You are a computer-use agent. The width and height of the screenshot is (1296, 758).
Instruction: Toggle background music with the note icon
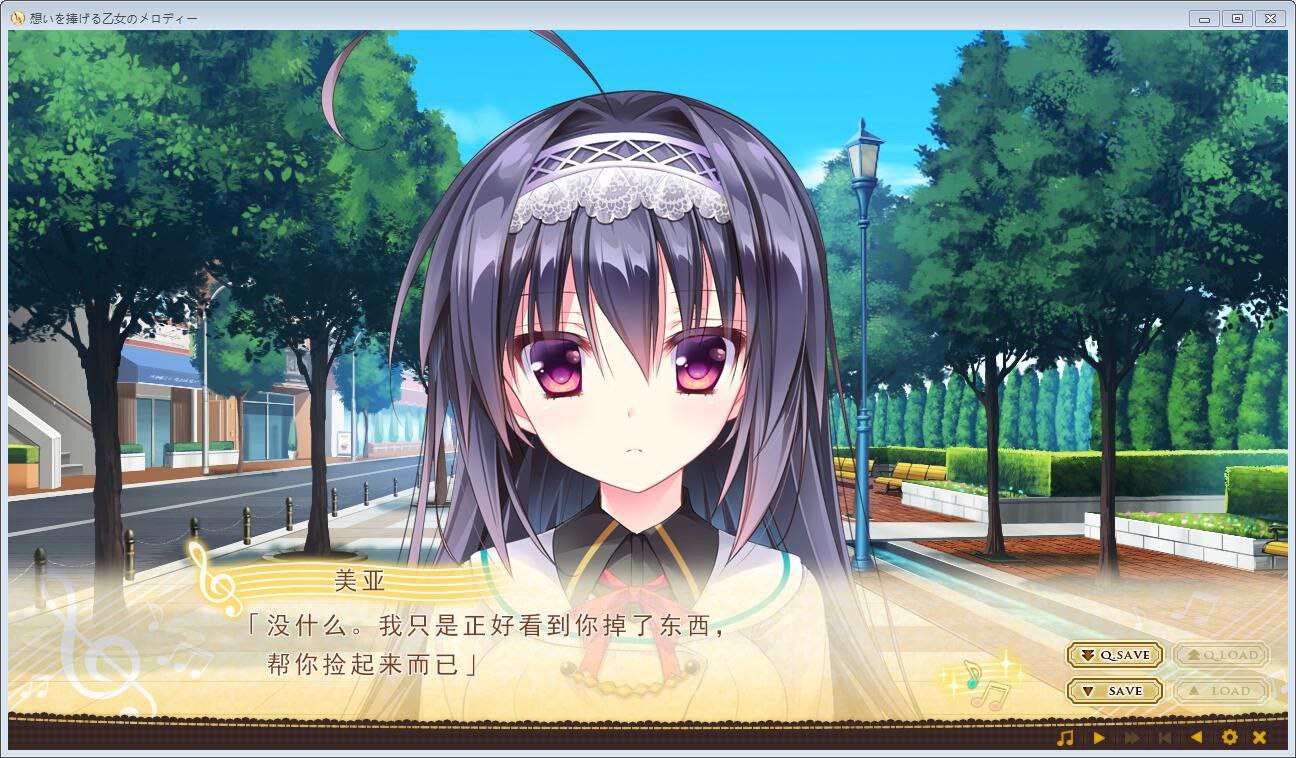tap(1066, 738)
